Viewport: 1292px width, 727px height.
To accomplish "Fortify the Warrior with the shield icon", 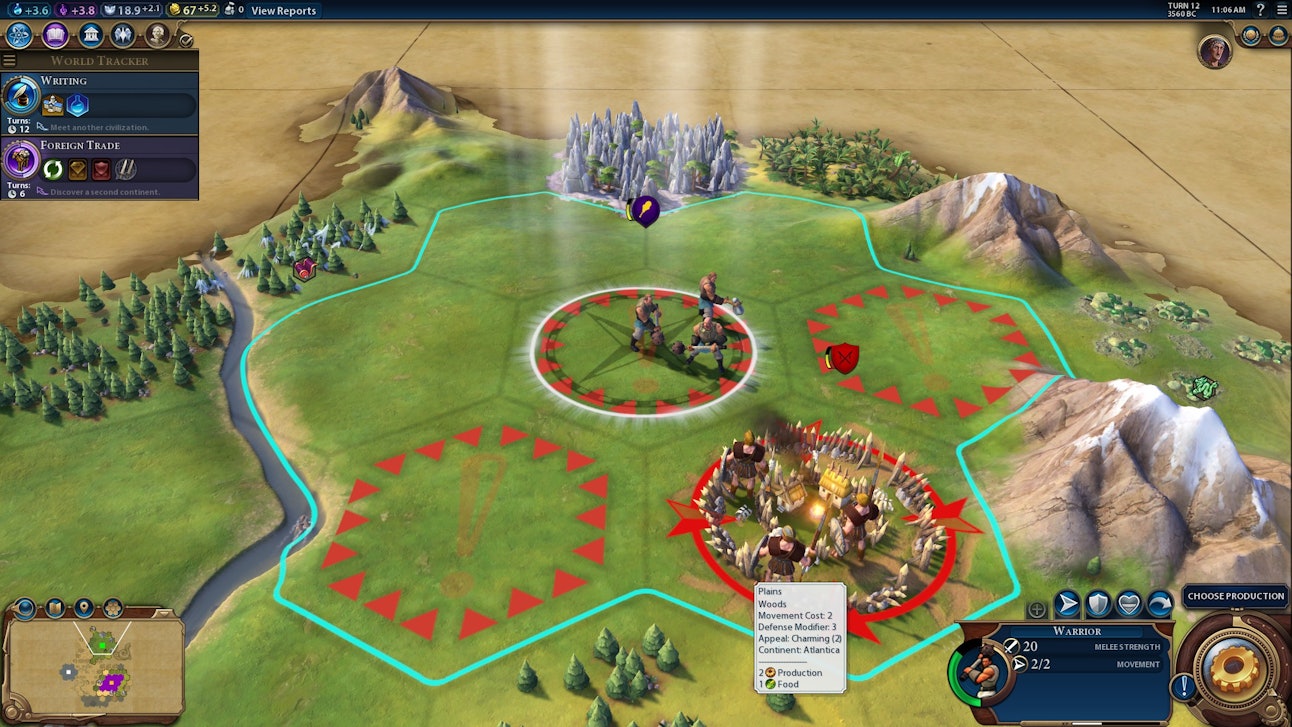I will tap(1098, 603).
